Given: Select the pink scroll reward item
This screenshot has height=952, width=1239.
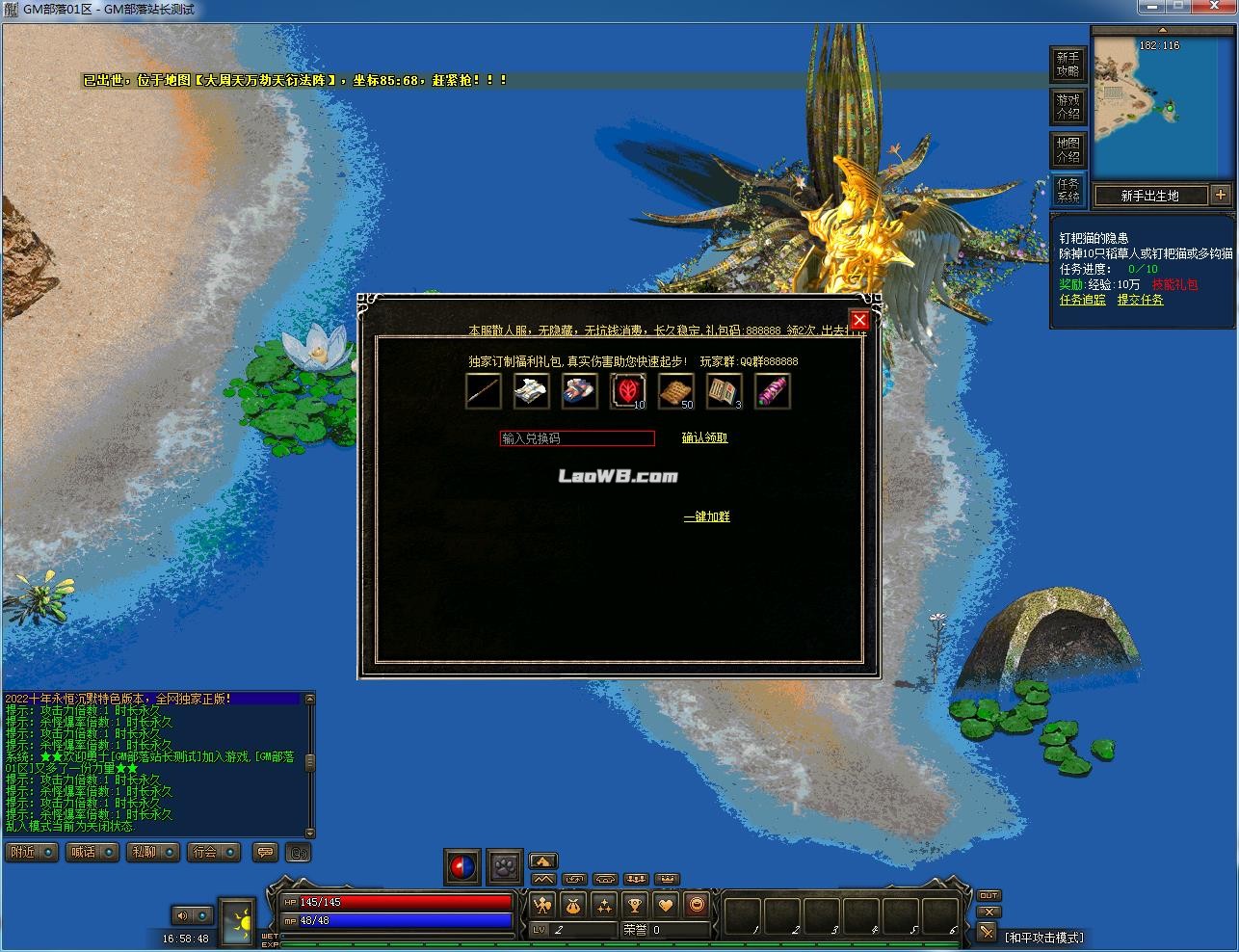Looking at the screenshot, I should [772, 391].
